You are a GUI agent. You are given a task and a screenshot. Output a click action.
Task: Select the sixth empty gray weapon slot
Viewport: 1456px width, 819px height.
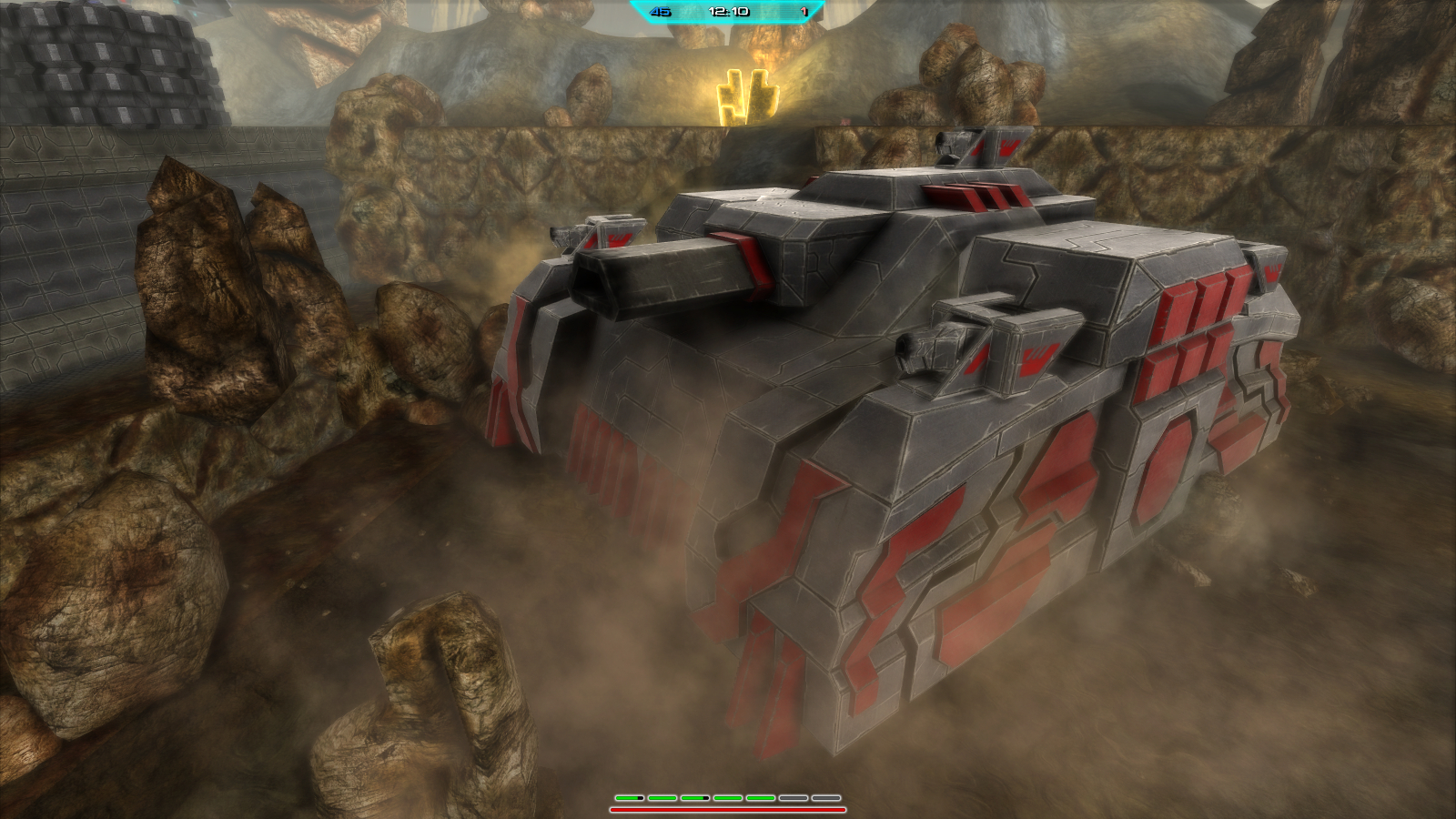(792, 797)
